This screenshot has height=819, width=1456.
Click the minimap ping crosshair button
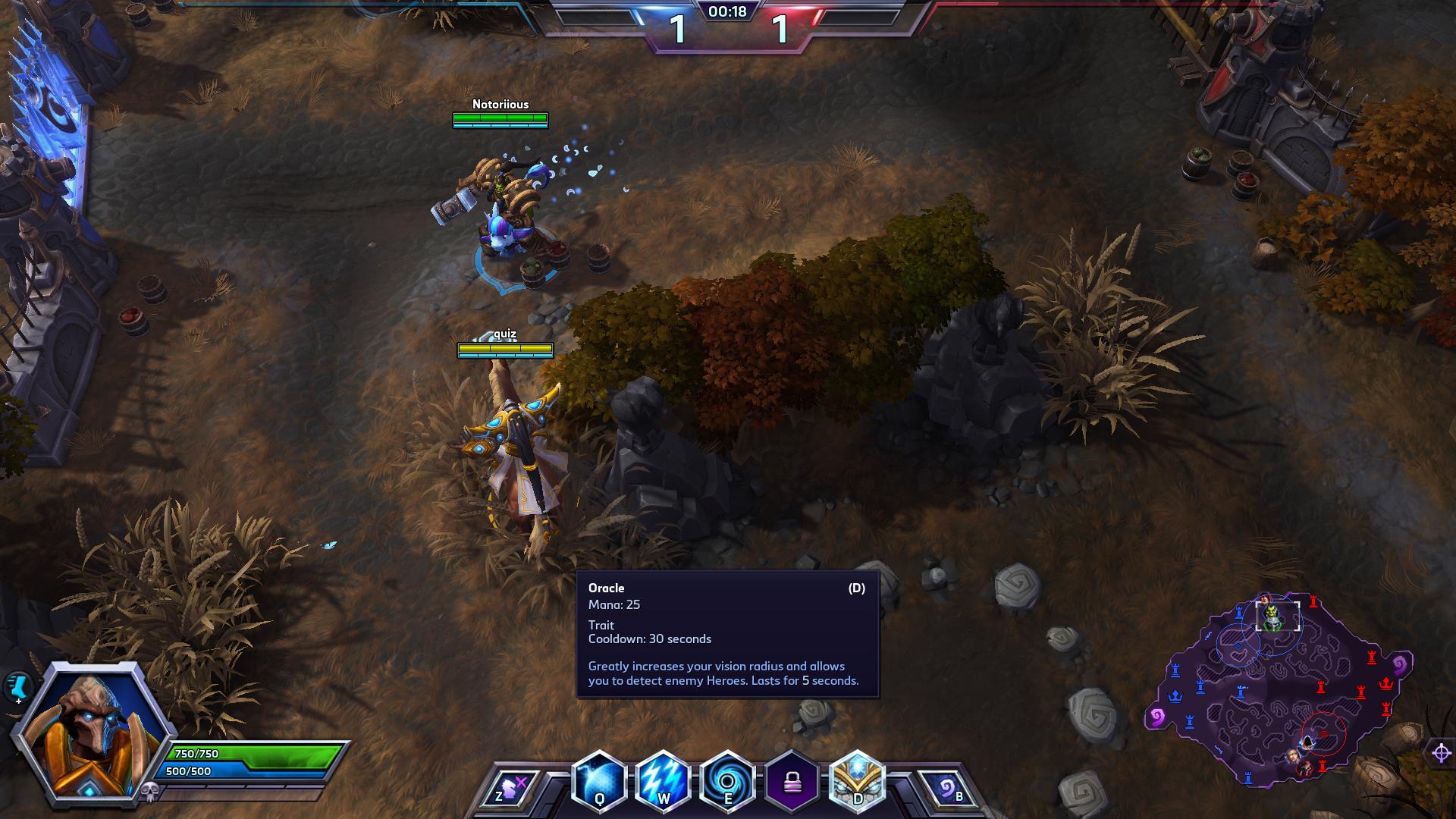[x=1441, y=753]
